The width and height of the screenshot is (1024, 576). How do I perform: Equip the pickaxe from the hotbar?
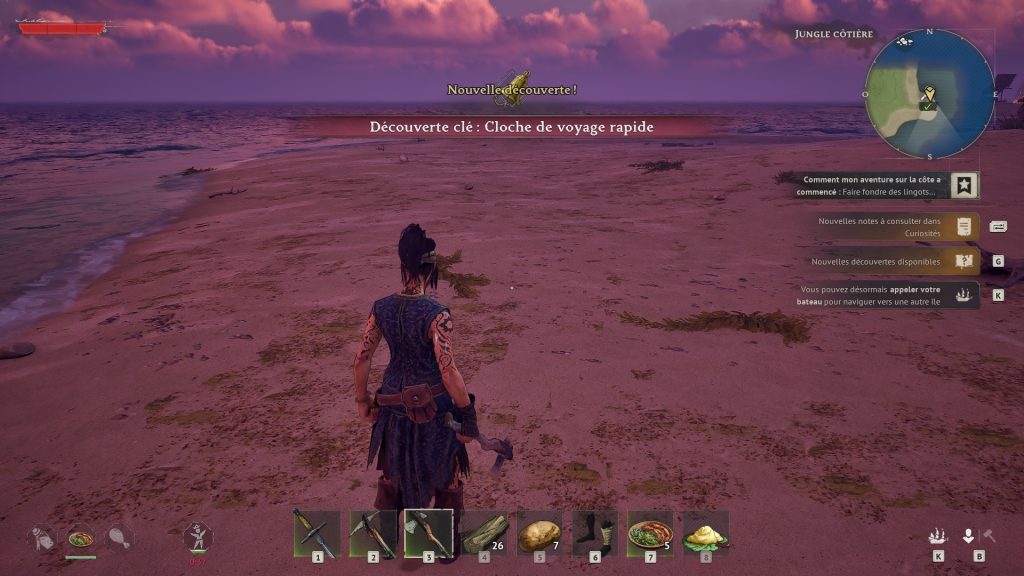(x=373, y=532)
